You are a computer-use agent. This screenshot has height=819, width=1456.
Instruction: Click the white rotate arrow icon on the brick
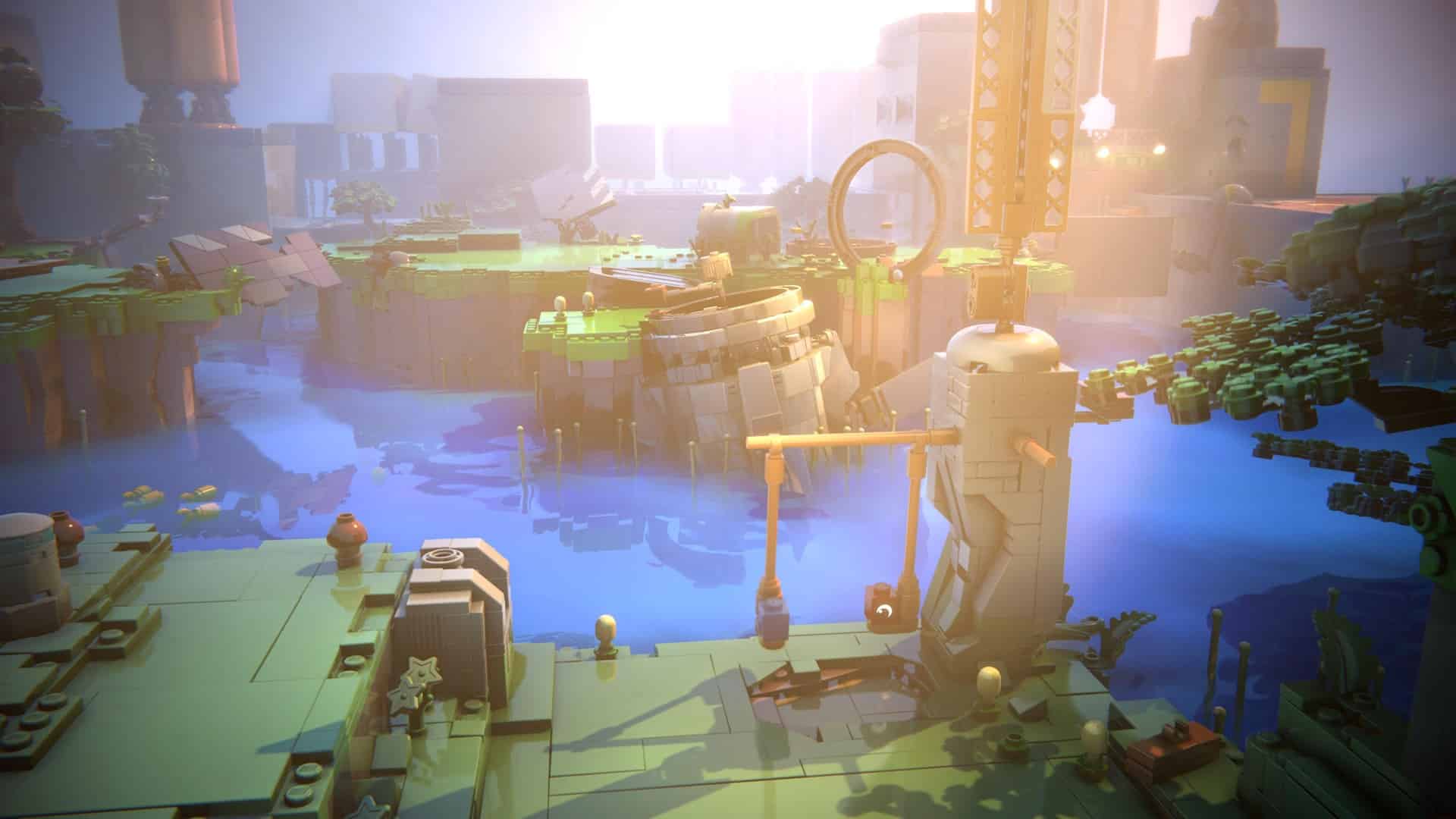coord(883,610)
